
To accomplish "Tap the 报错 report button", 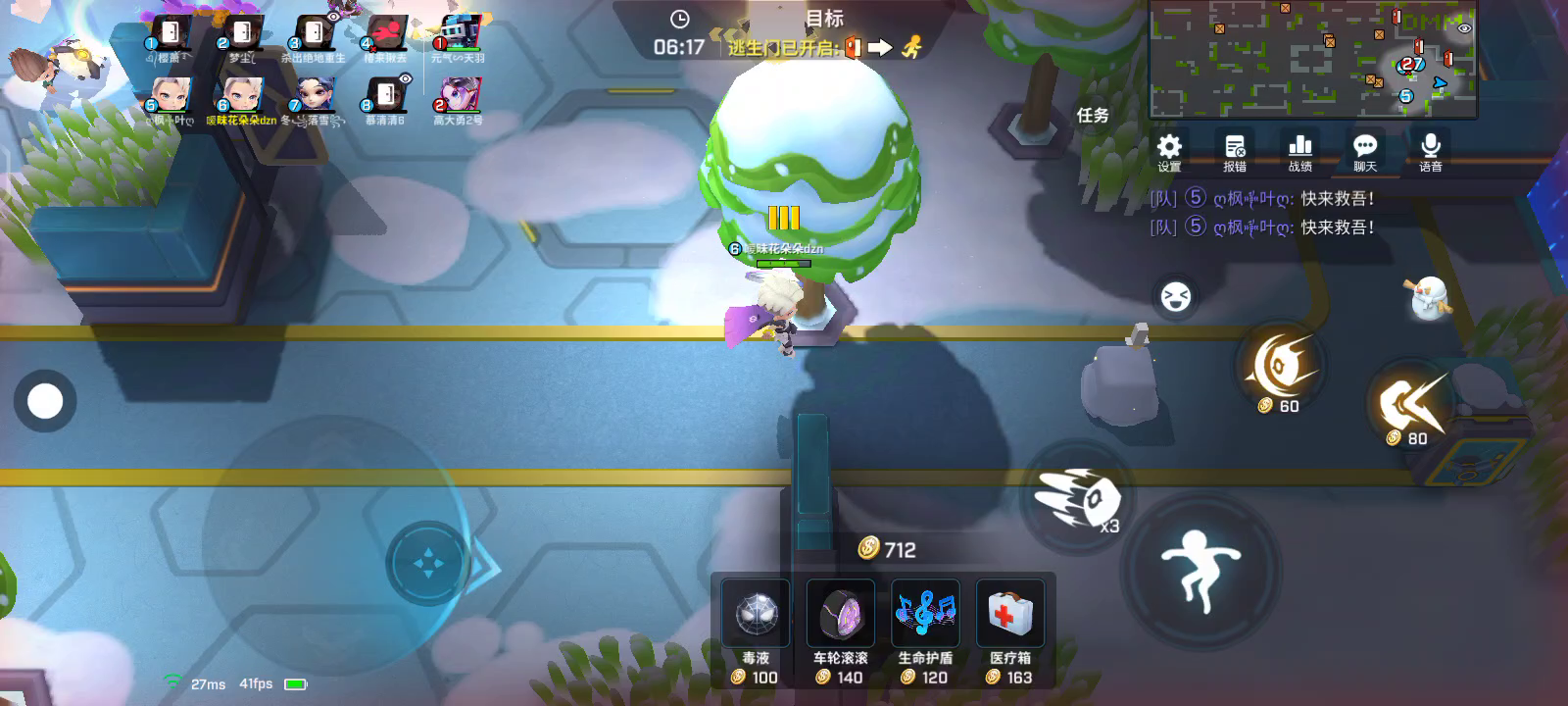I will 1235,151.
